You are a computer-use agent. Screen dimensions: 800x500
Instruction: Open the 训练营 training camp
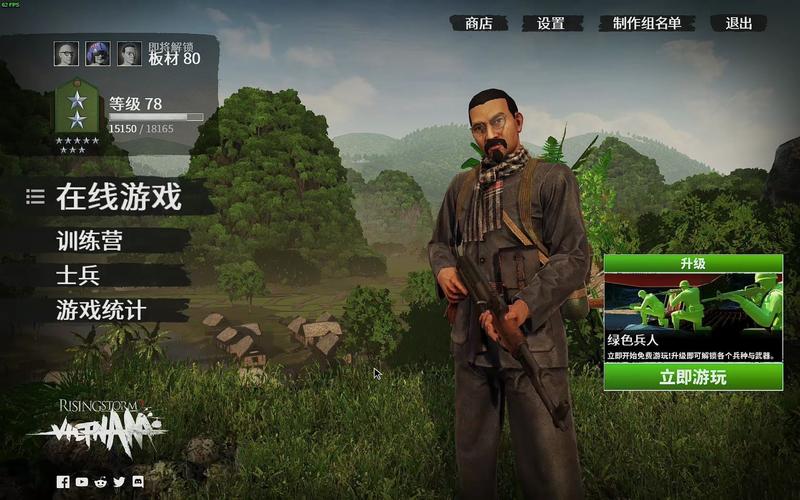(95, 241)
